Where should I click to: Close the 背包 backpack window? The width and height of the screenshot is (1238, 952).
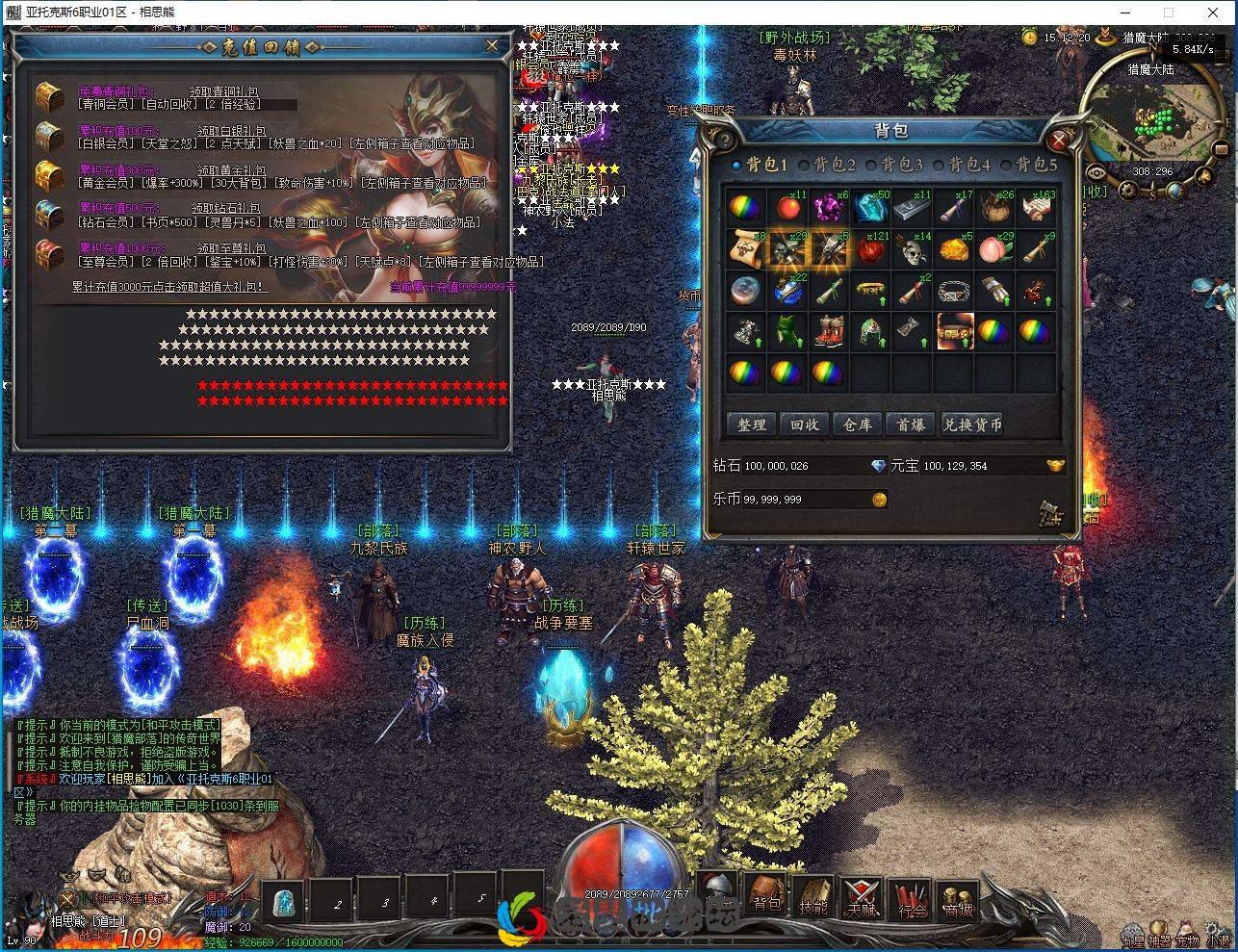tap(1059, 141)
